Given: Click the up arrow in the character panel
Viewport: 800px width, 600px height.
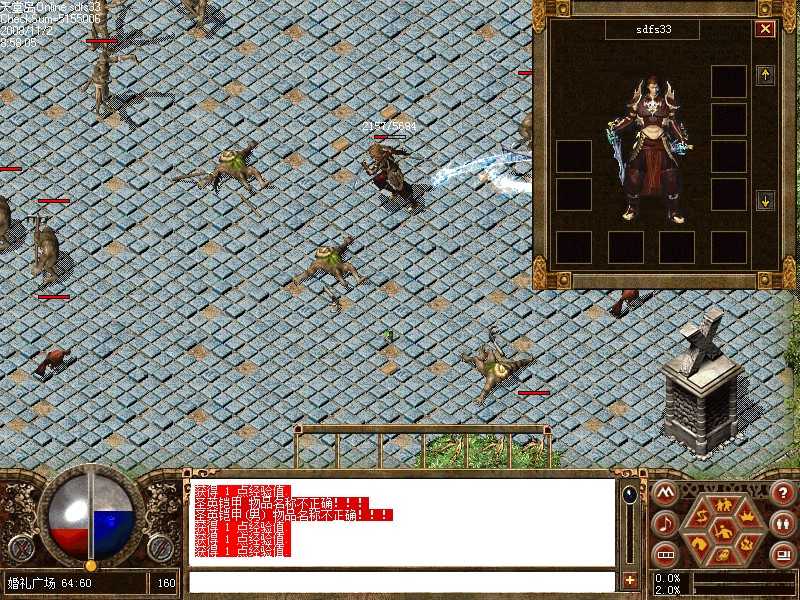Looking at the screenshot, I should click(765, 75).
